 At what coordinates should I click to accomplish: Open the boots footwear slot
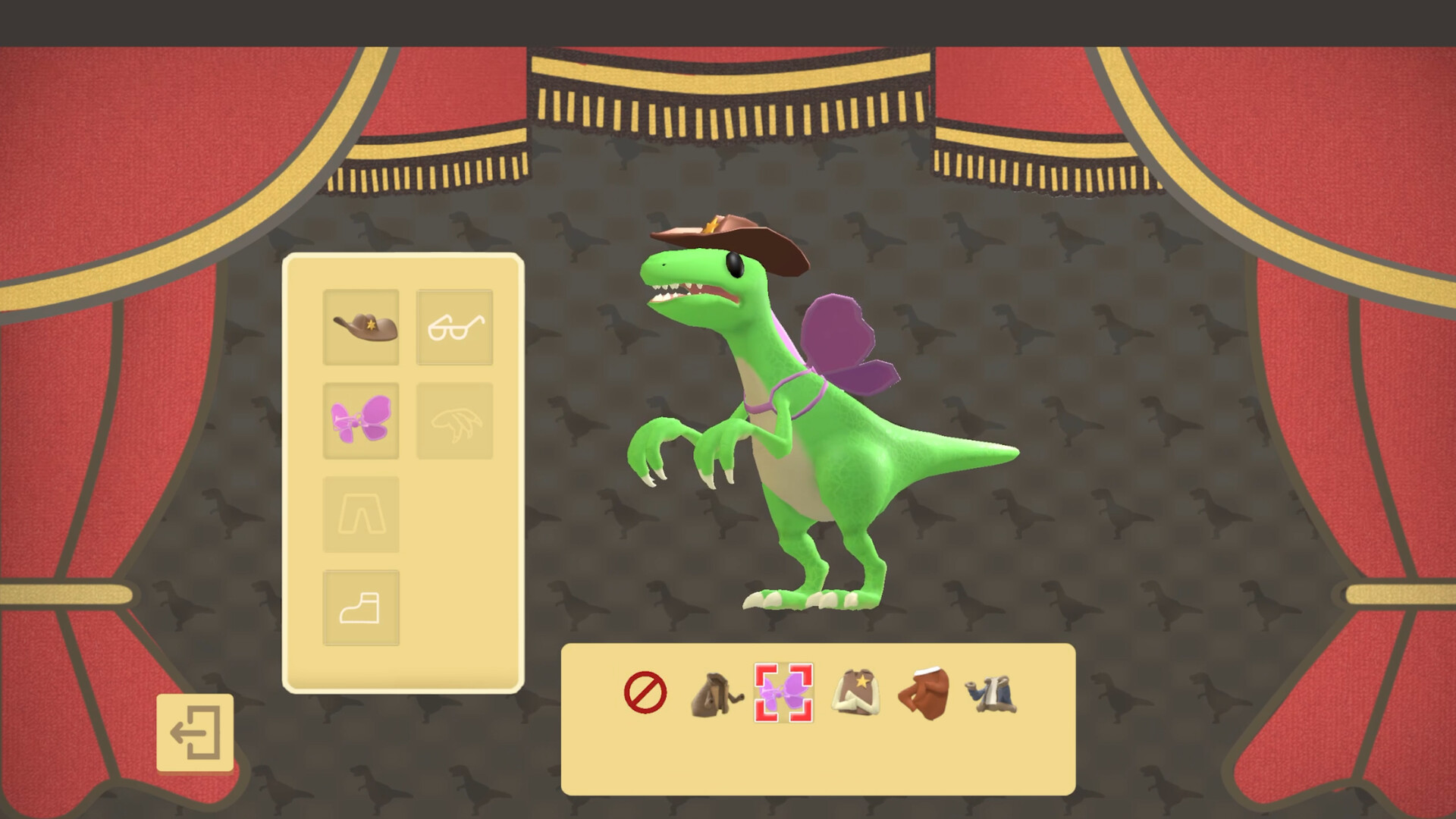[x=361, y=607]
